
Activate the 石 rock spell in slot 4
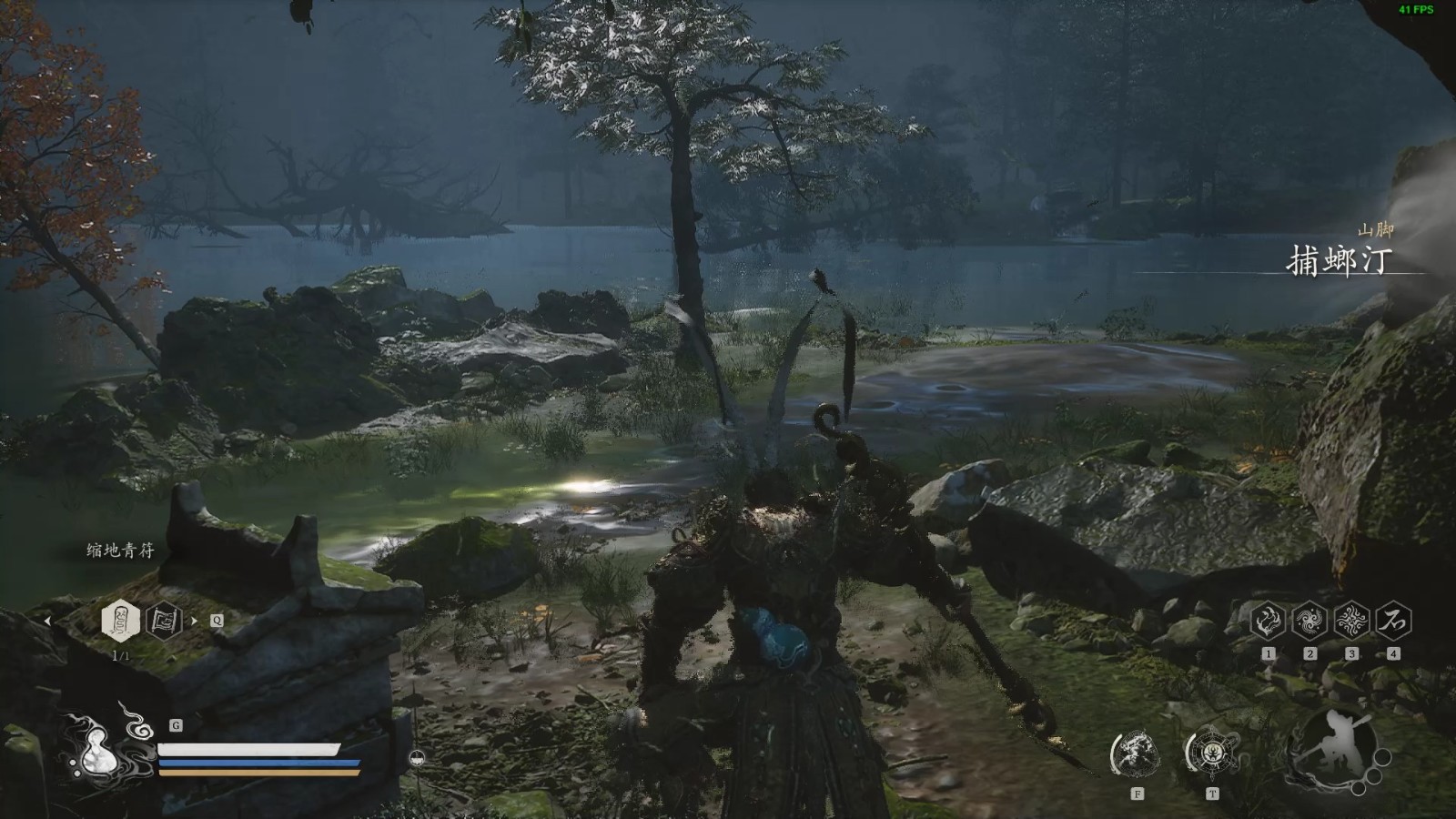point(1393,622)
